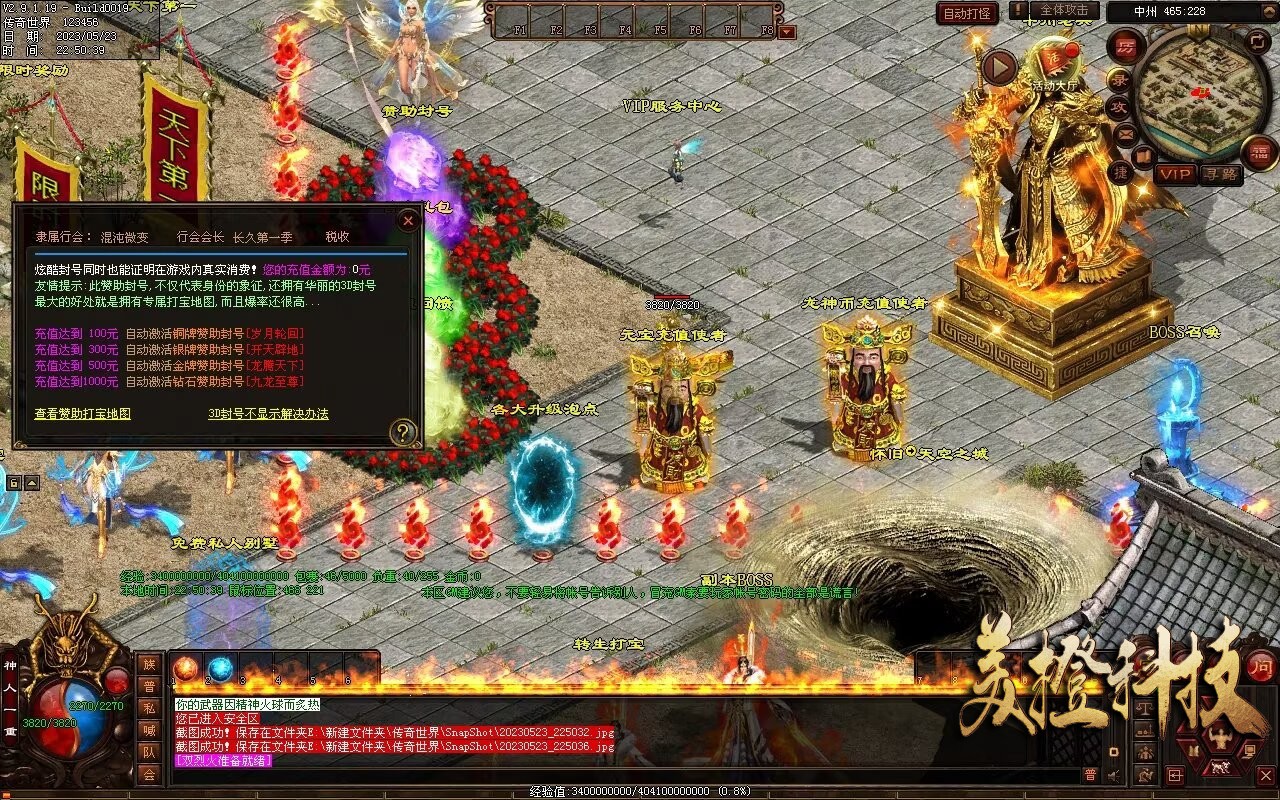Open the mail envelope icon

tap(1125, 132)
